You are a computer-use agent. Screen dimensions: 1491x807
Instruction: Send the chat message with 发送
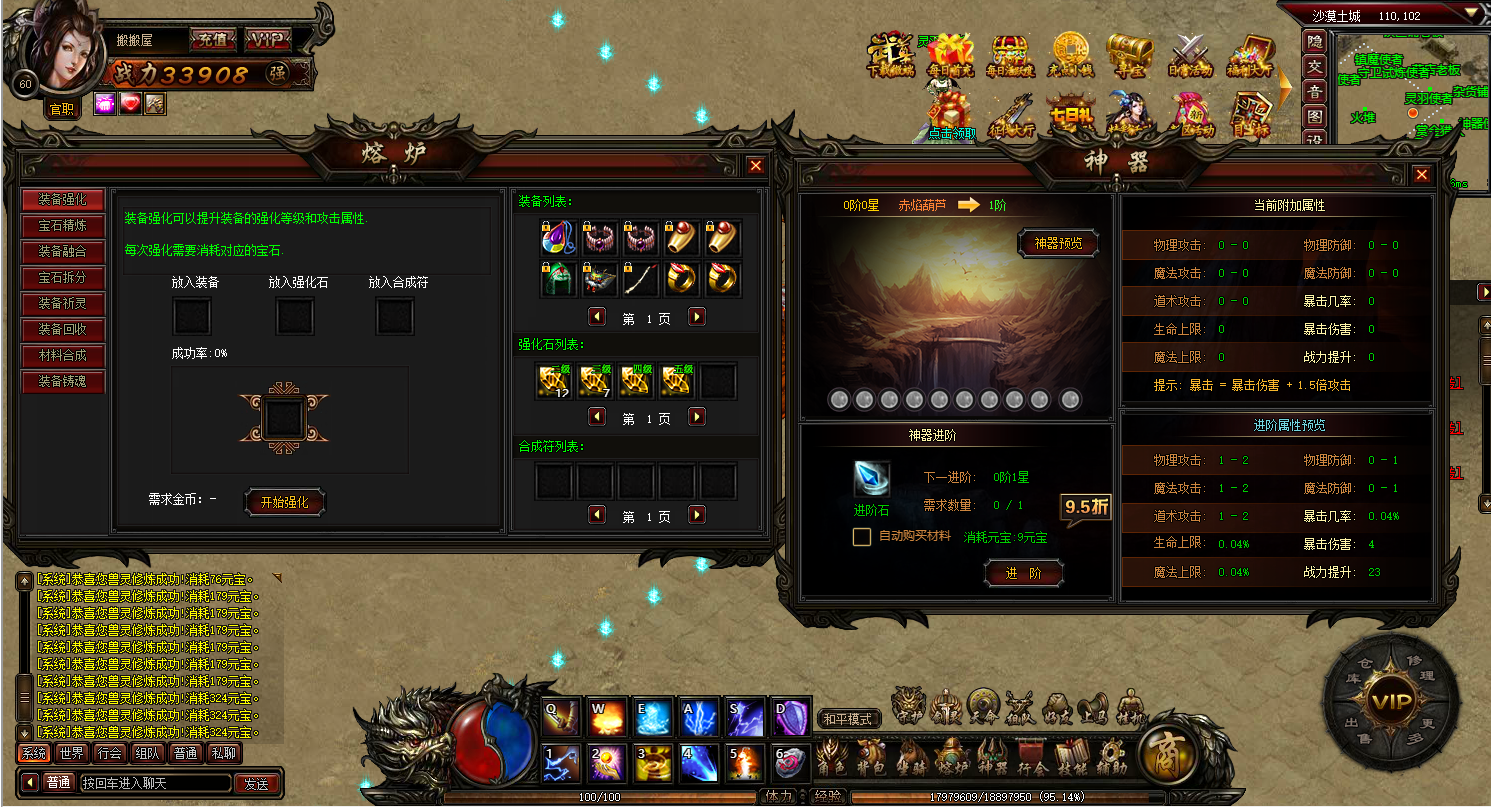(x=256, y=783)
